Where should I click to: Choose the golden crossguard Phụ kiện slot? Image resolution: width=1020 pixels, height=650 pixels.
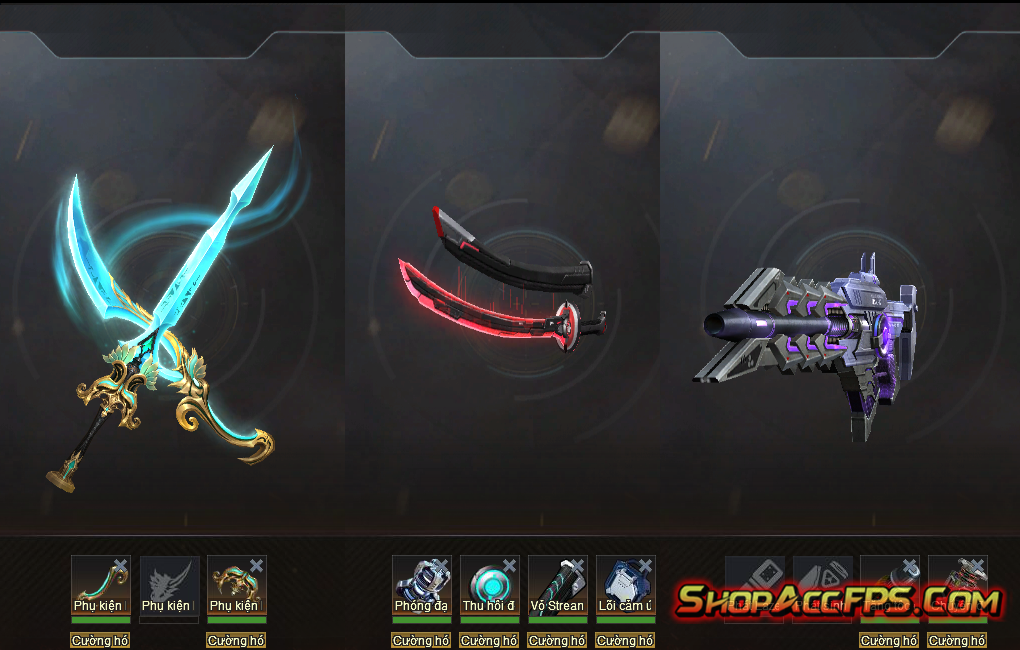[237, 583]
